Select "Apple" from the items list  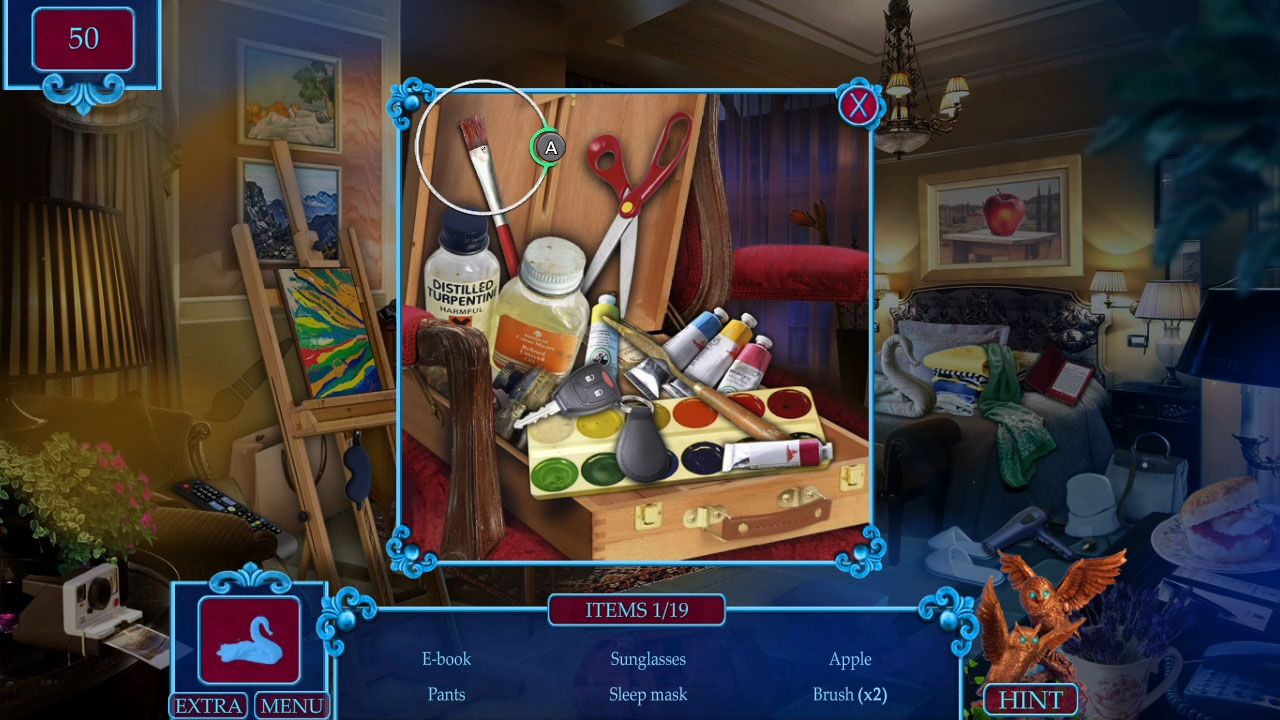(851, 659)
